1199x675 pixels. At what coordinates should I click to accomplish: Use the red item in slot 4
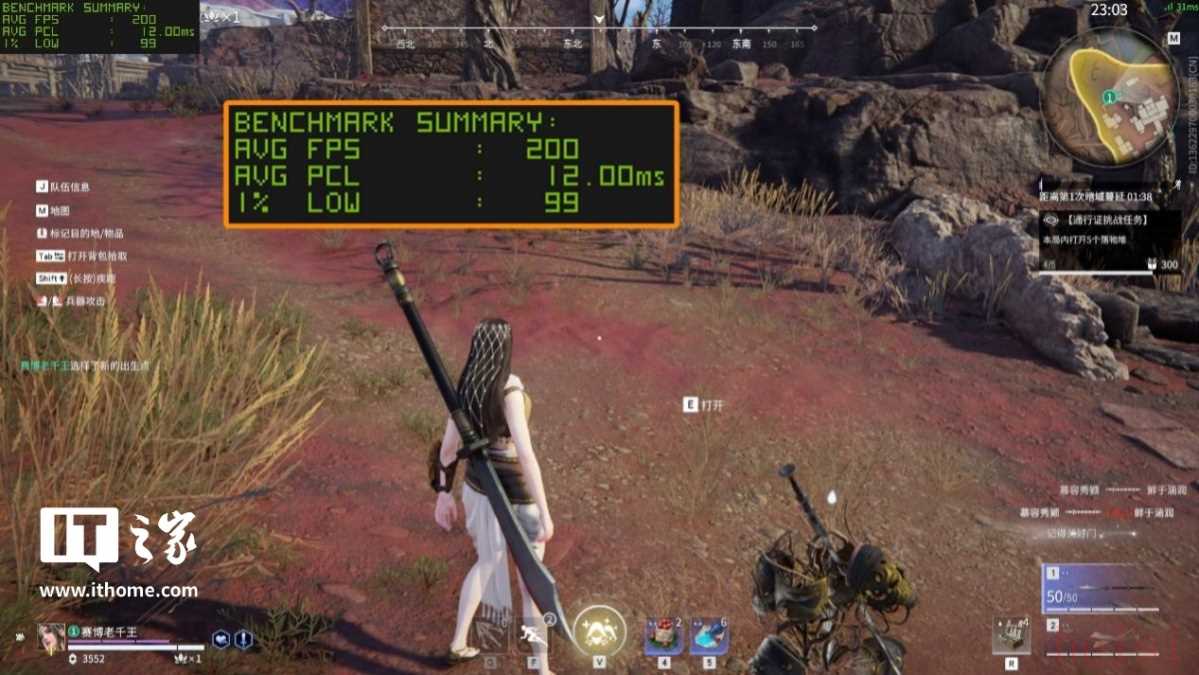tap(663, 636)
